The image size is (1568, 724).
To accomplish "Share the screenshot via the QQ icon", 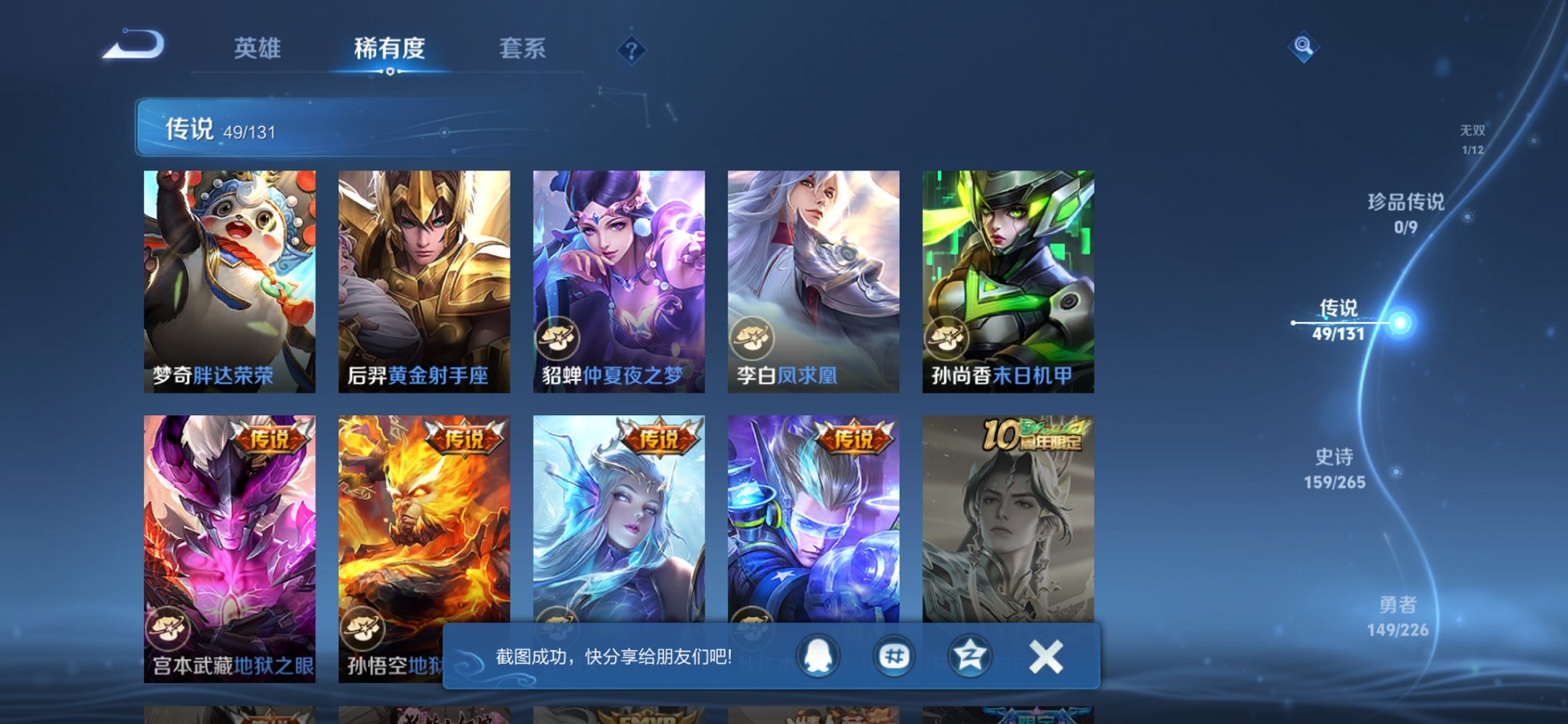I will 816,656.
